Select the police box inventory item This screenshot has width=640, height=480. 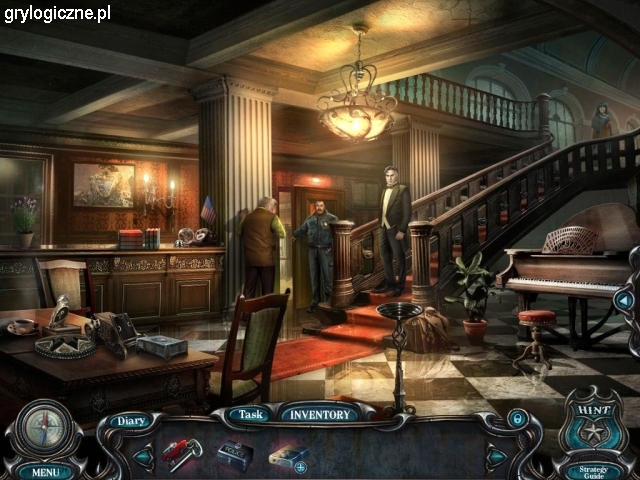click(x=234, y=453)
